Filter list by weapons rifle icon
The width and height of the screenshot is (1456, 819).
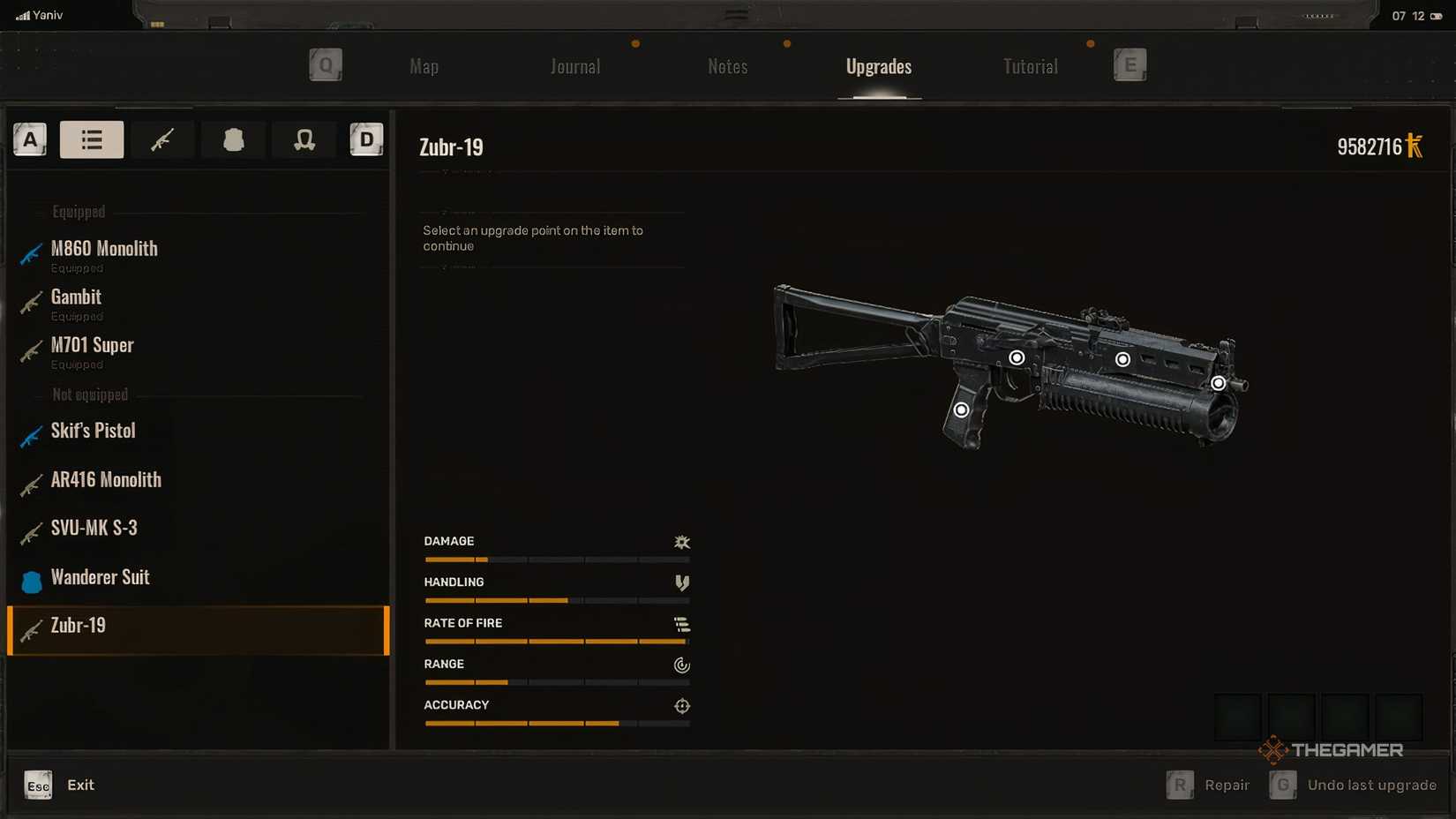click(162, 139)
